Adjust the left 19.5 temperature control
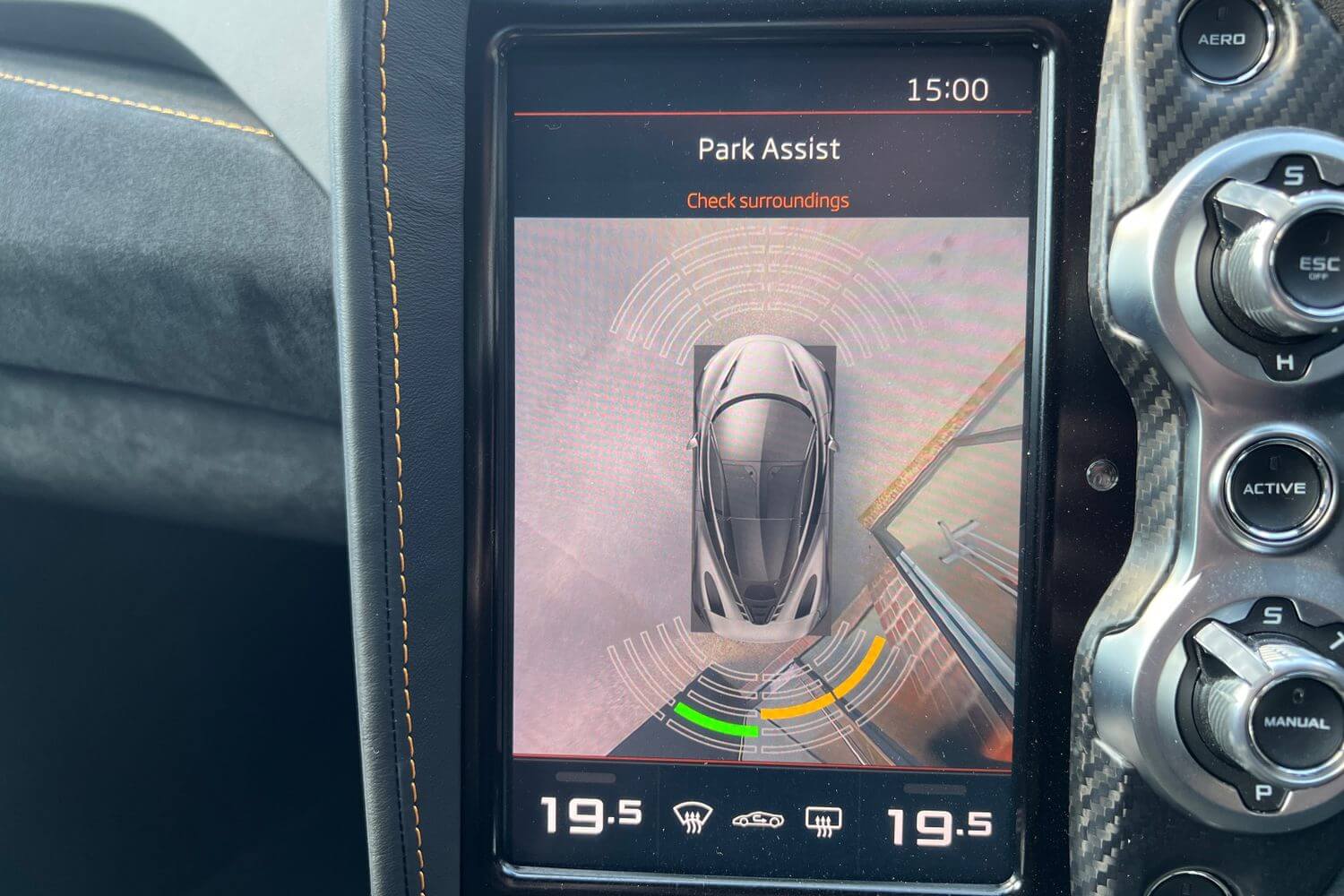The image size is (1344, 896). tap(589, 815)
